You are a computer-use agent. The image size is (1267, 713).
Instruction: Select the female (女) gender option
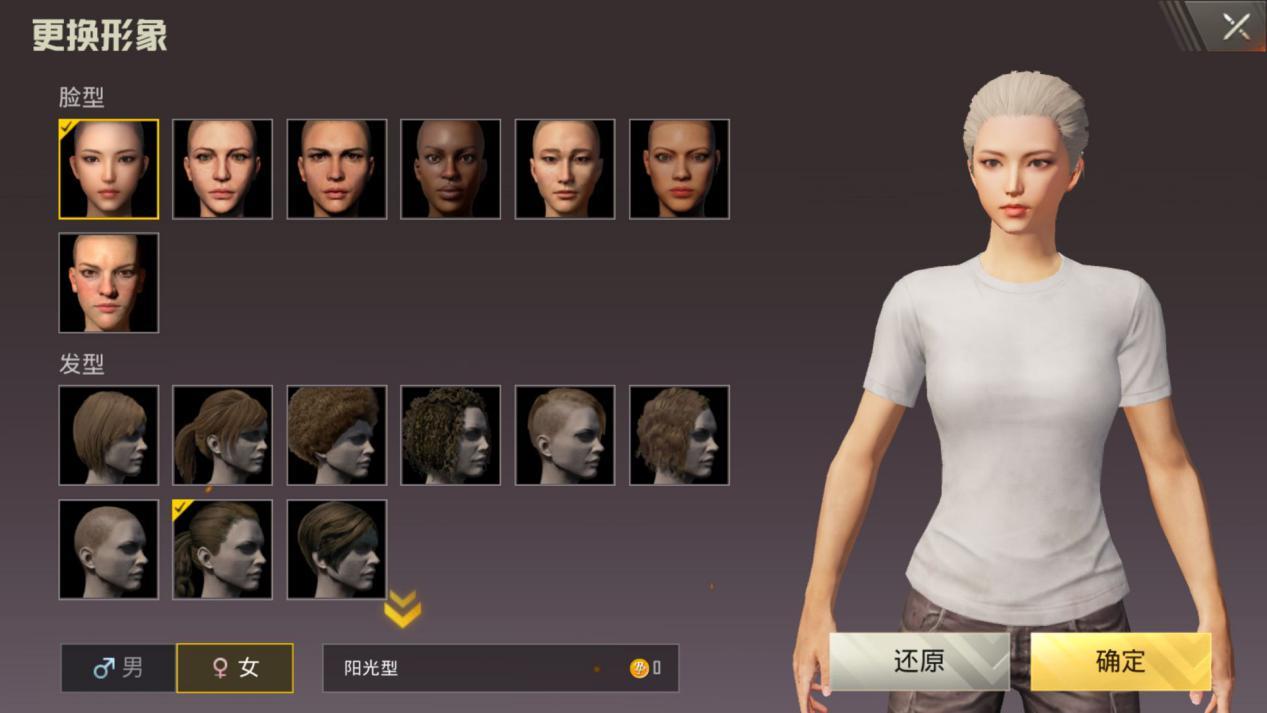[x=235, y=668]
